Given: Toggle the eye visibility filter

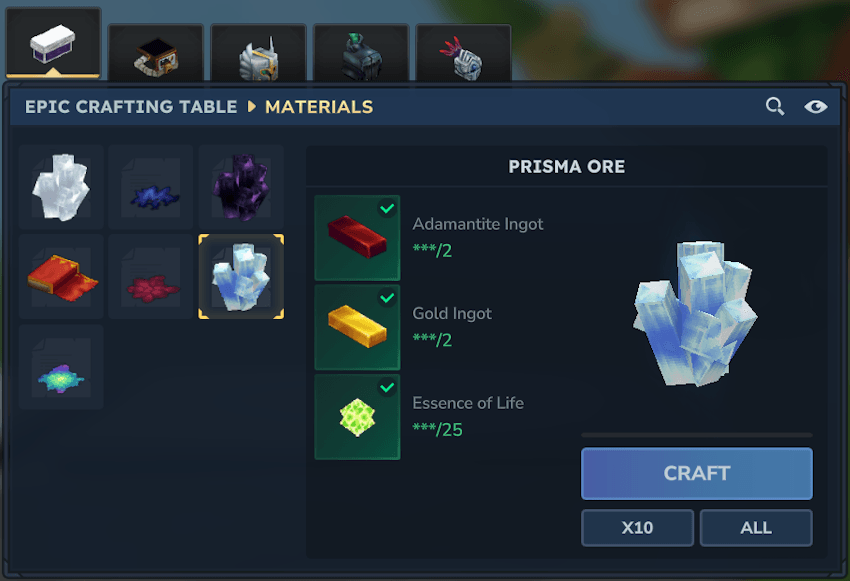Looking at the screenshot, I should tap(815, 106).
